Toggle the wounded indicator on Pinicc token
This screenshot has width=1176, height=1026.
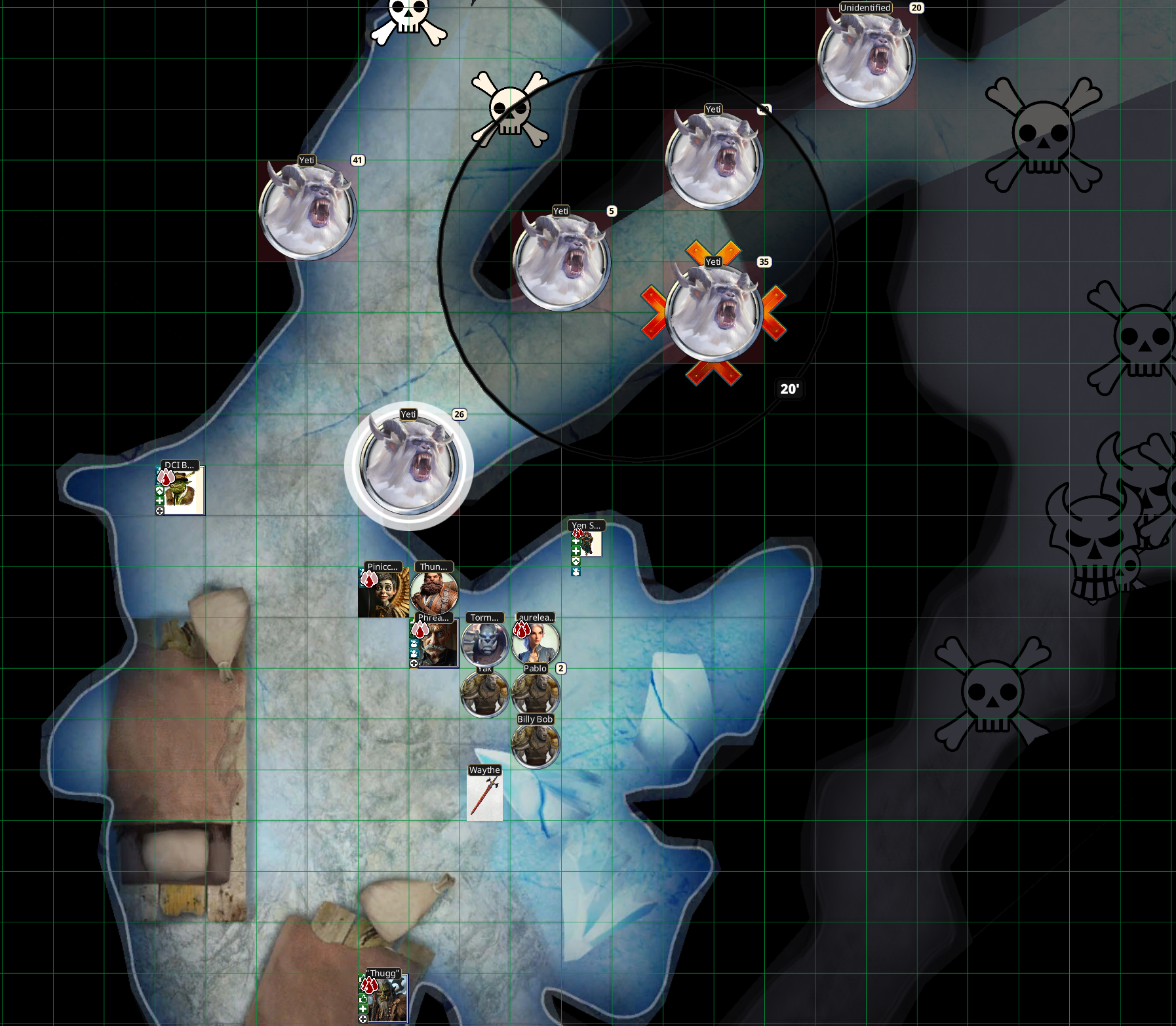coord(369,580)
